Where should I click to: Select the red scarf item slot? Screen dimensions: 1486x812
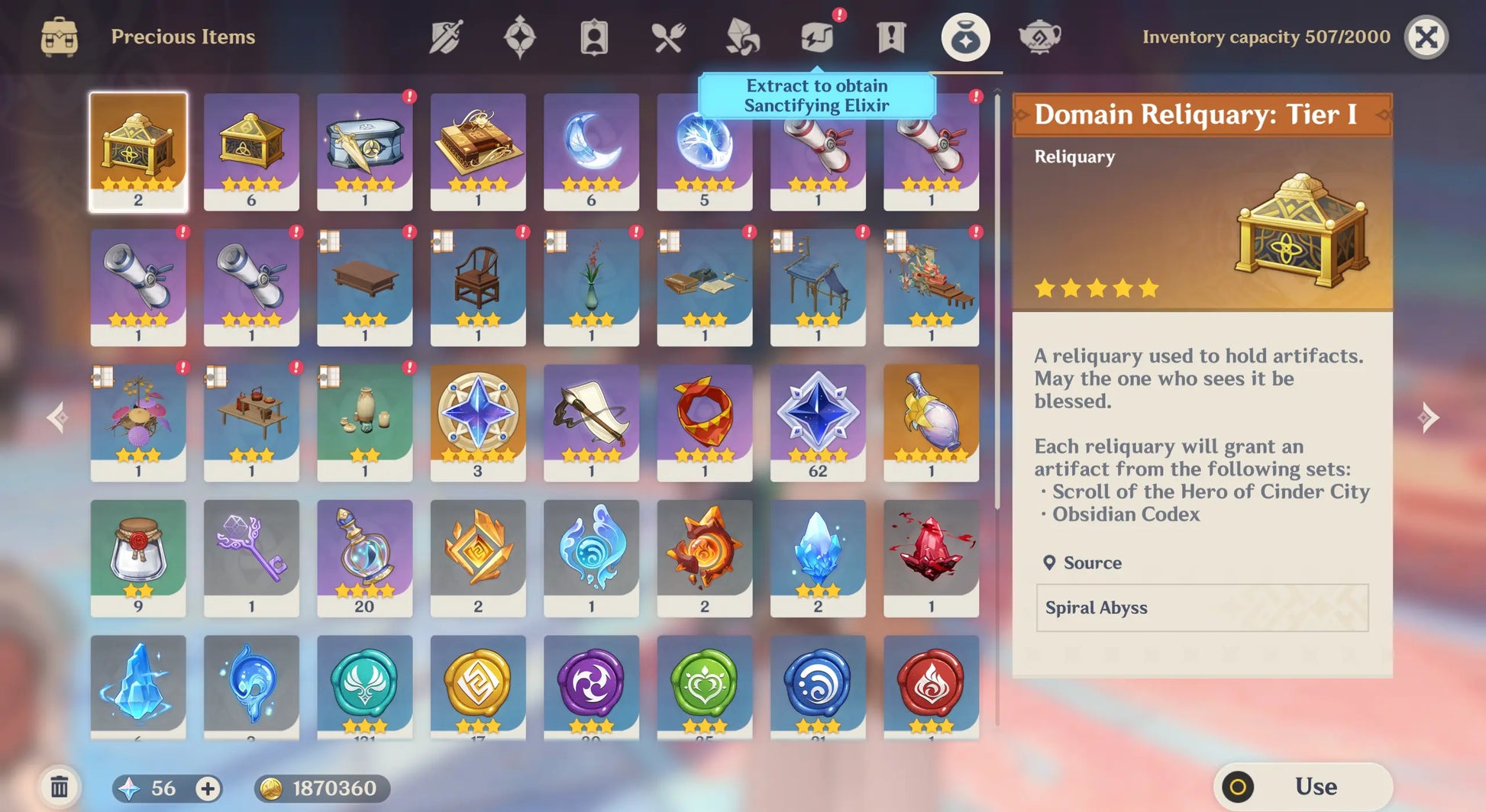point(704,422)
